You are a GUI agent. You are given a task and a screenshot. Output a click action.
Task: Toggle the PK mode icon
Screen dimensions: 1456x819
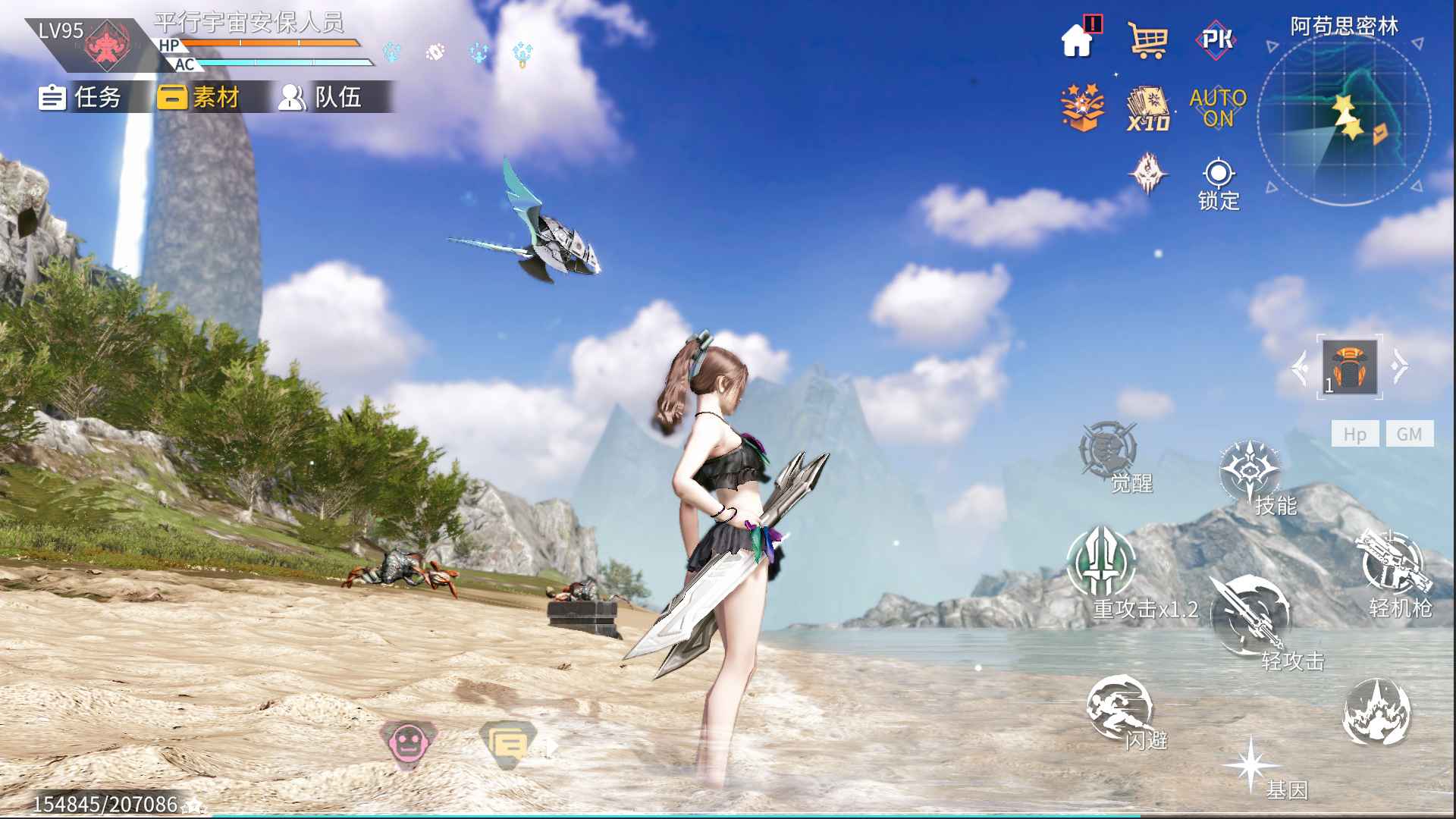point(1217,39)
